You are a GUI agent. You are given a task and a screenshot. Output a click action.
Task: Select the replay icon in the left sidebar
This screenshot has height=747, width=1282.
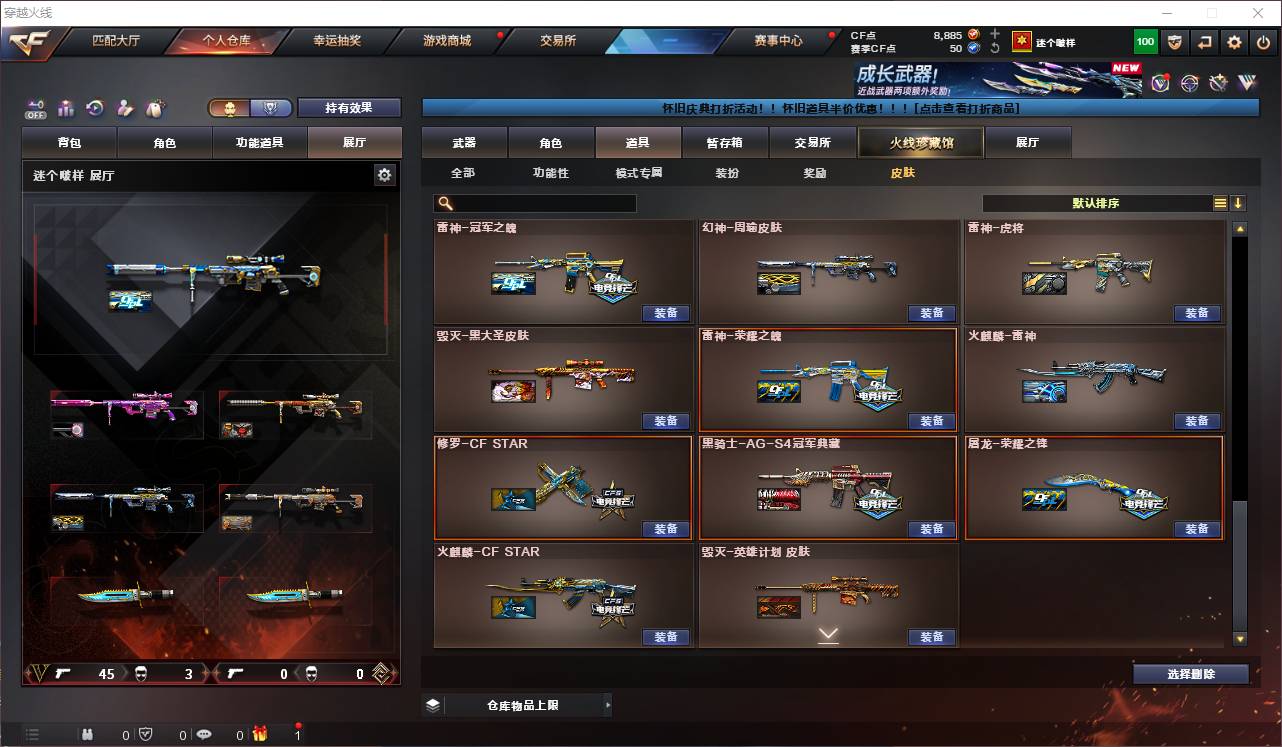point(95,107)
